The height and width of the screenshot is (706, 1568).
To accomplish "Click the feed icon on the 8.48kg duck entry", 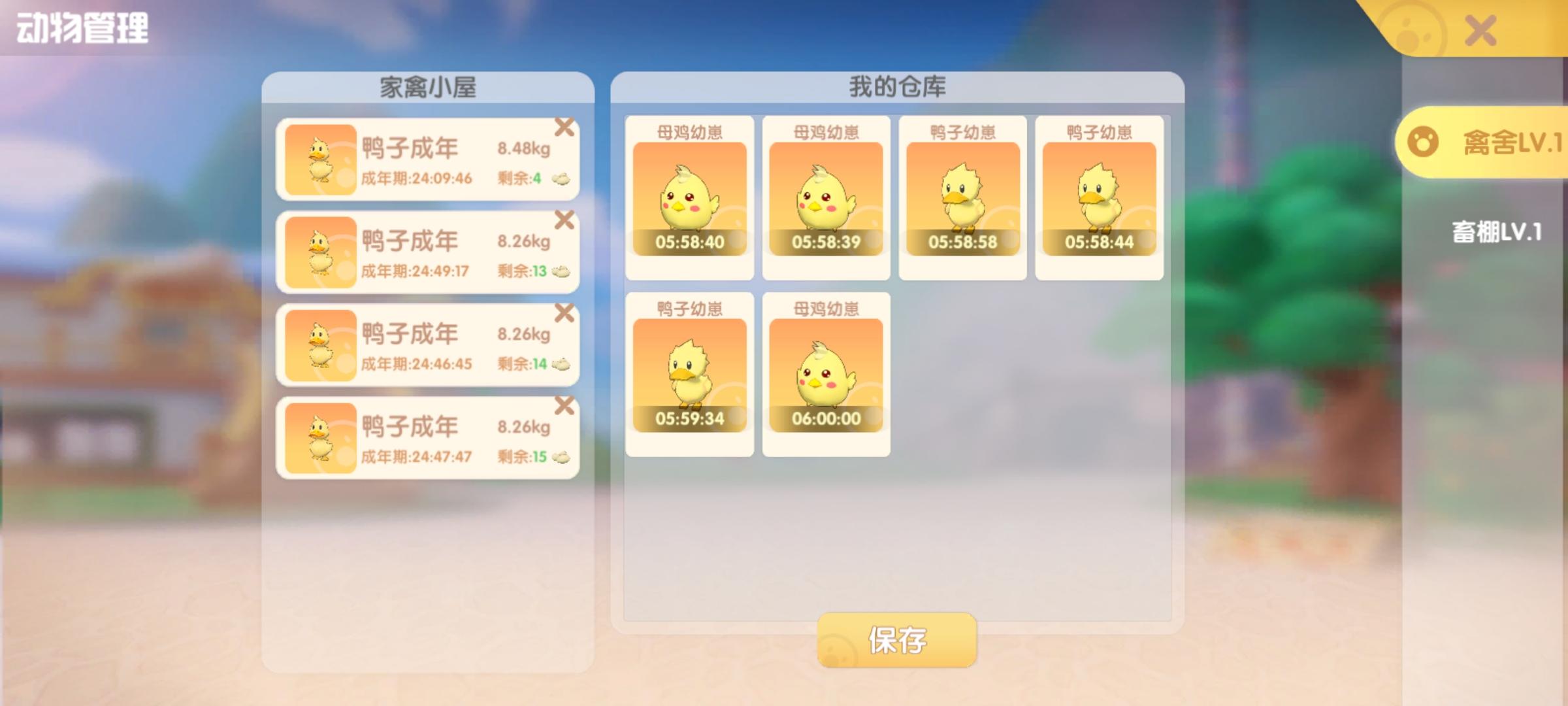I will (561, 180).
